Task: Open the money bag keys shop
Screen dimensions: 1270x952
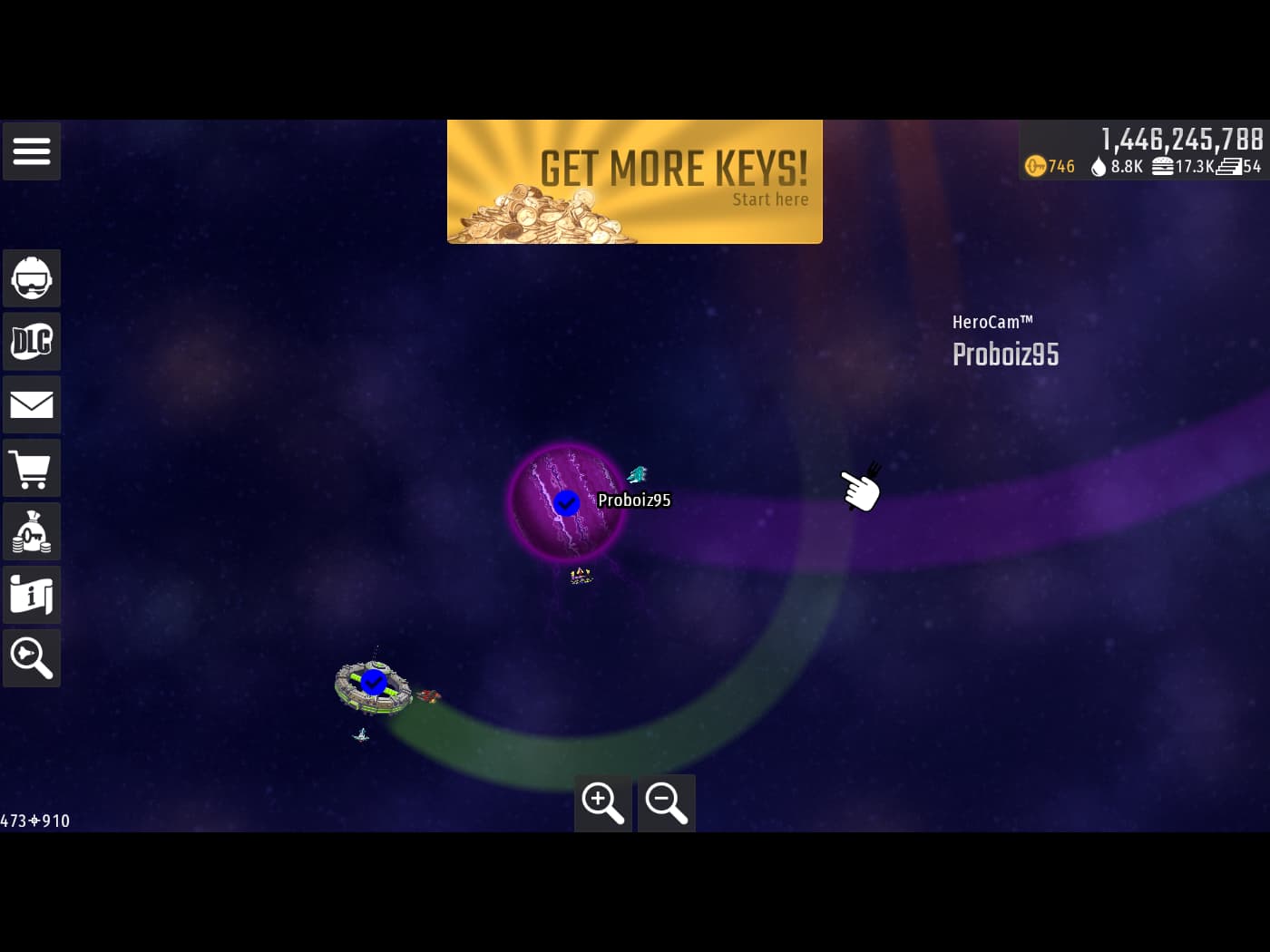Action: (x=32, y=531)
